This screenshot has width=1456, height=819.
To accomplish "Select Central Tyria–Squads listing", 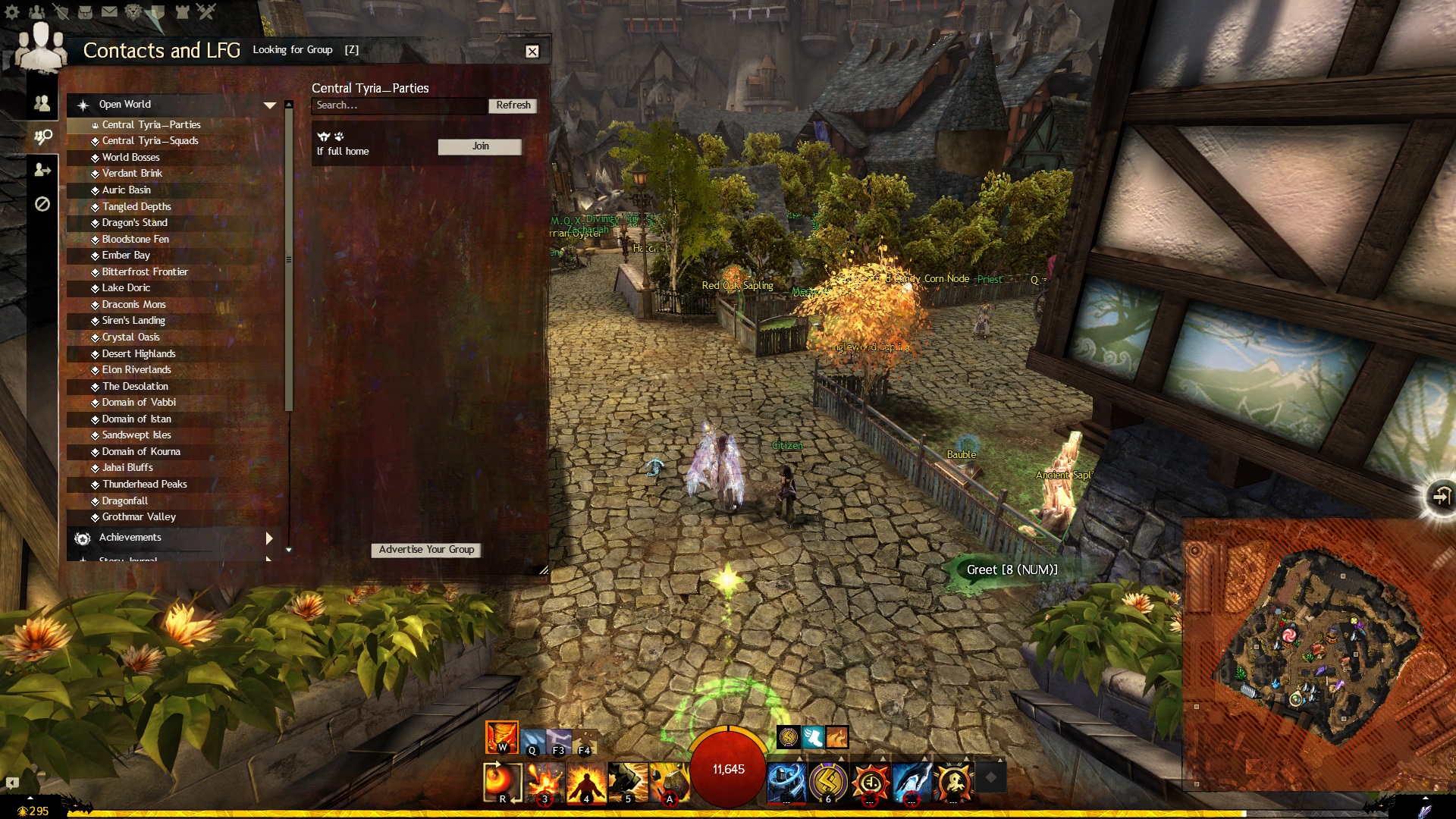I will pos(150,141).
